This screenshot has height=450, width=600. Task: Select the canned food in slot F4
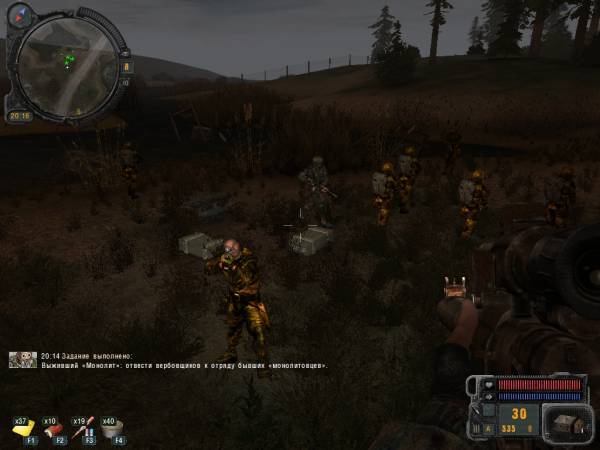[x=116, y=428]
